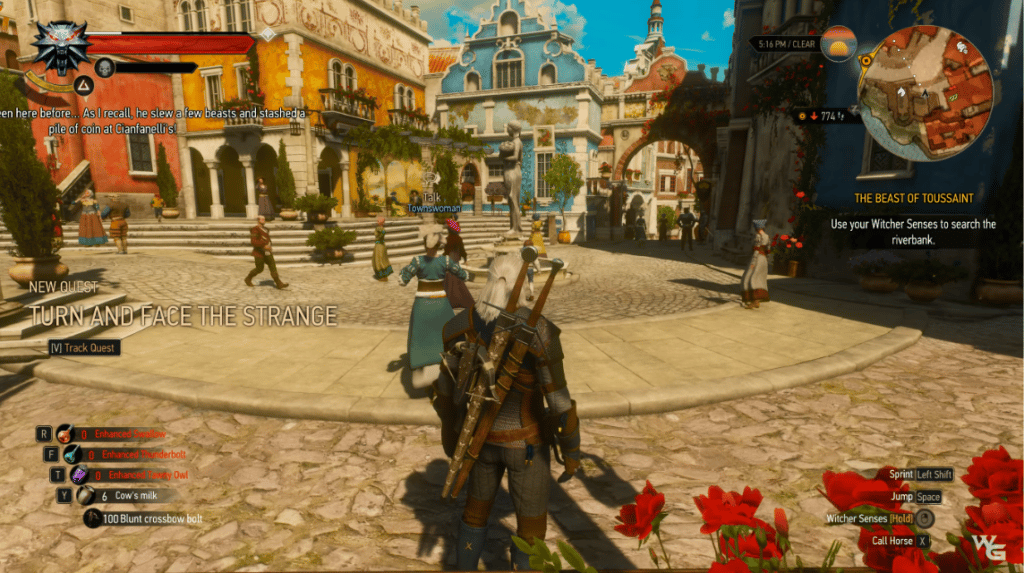
Task: Click the wolf medallion icon
Action: pos(60,44)
